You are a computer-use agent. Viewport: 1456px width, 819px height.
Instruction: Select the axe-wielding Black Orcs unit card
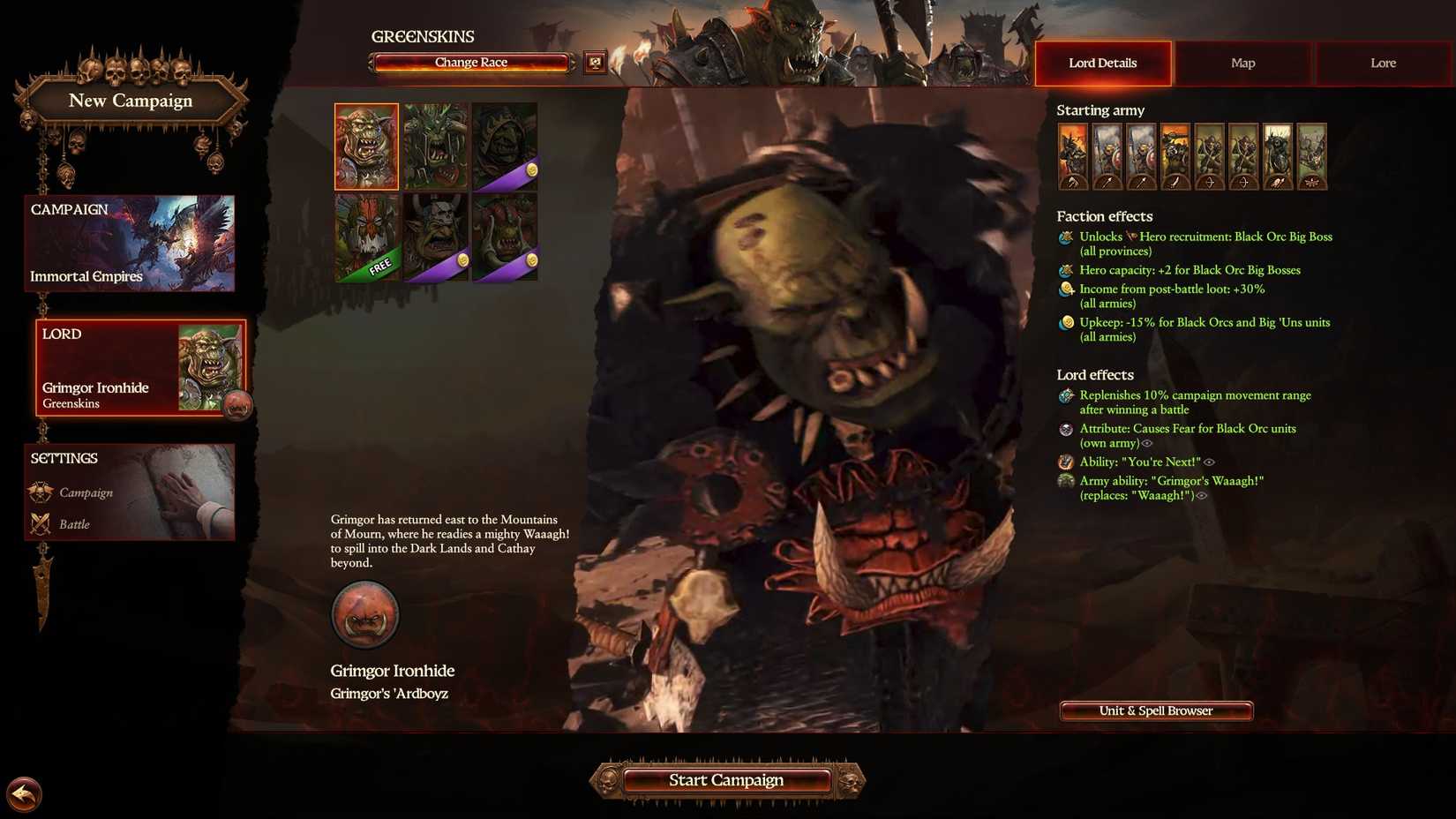[x=1075, y=154]
